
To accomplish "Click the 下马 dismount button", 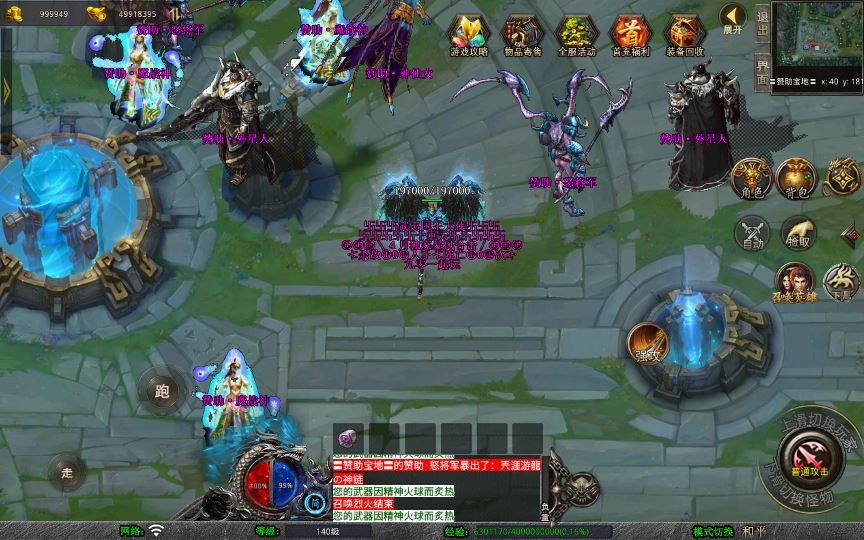I will click(841, 281).
